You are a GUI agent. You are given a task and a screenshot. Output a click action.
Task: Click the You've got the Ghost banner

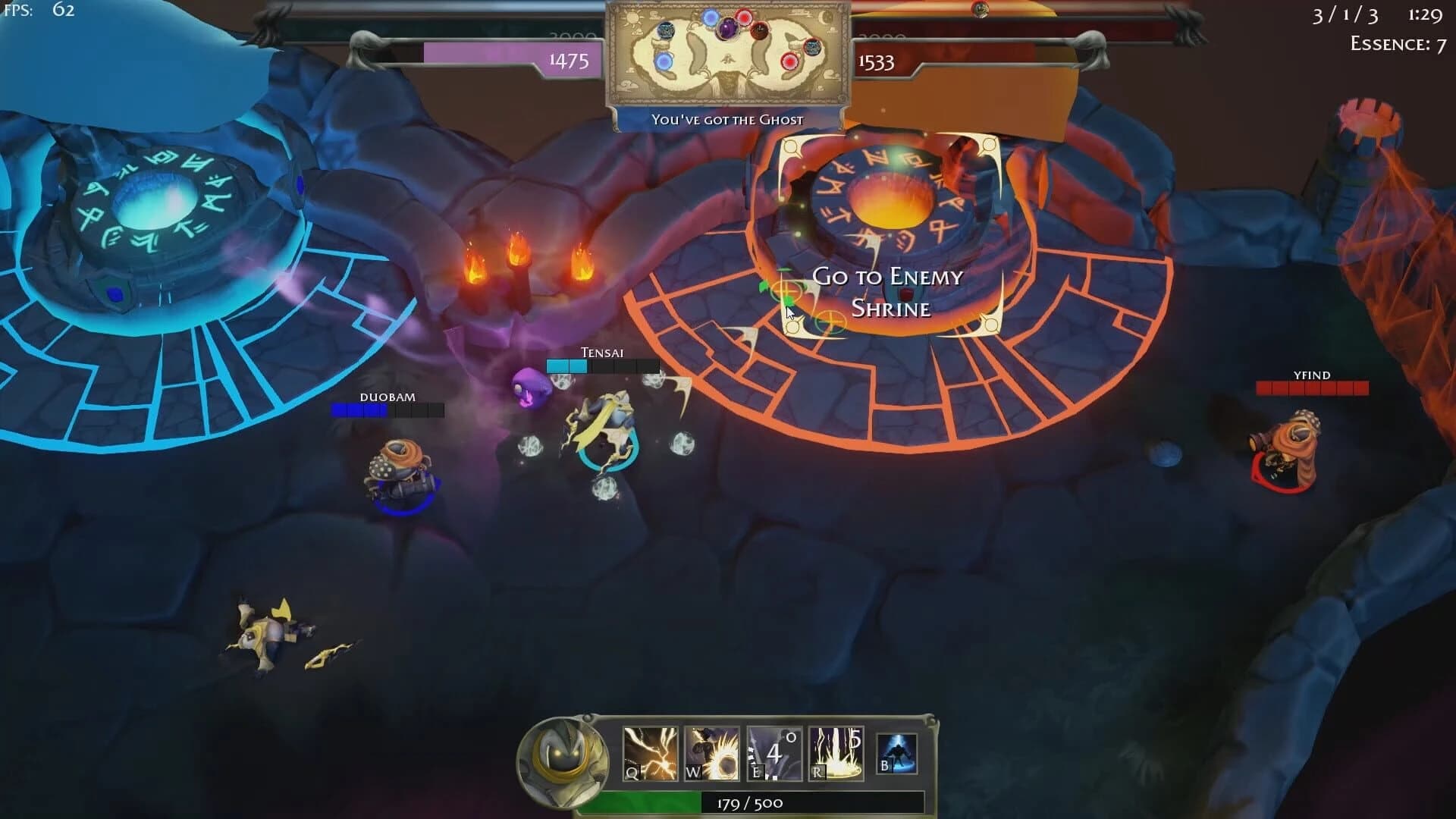[x=727, y=119]
